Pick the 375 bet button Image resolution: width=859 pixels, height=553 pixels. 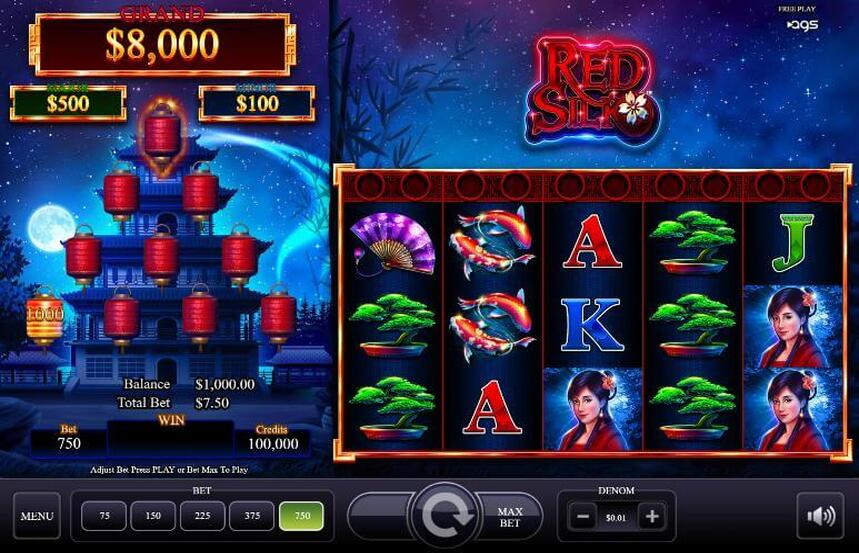pos(252,516)
